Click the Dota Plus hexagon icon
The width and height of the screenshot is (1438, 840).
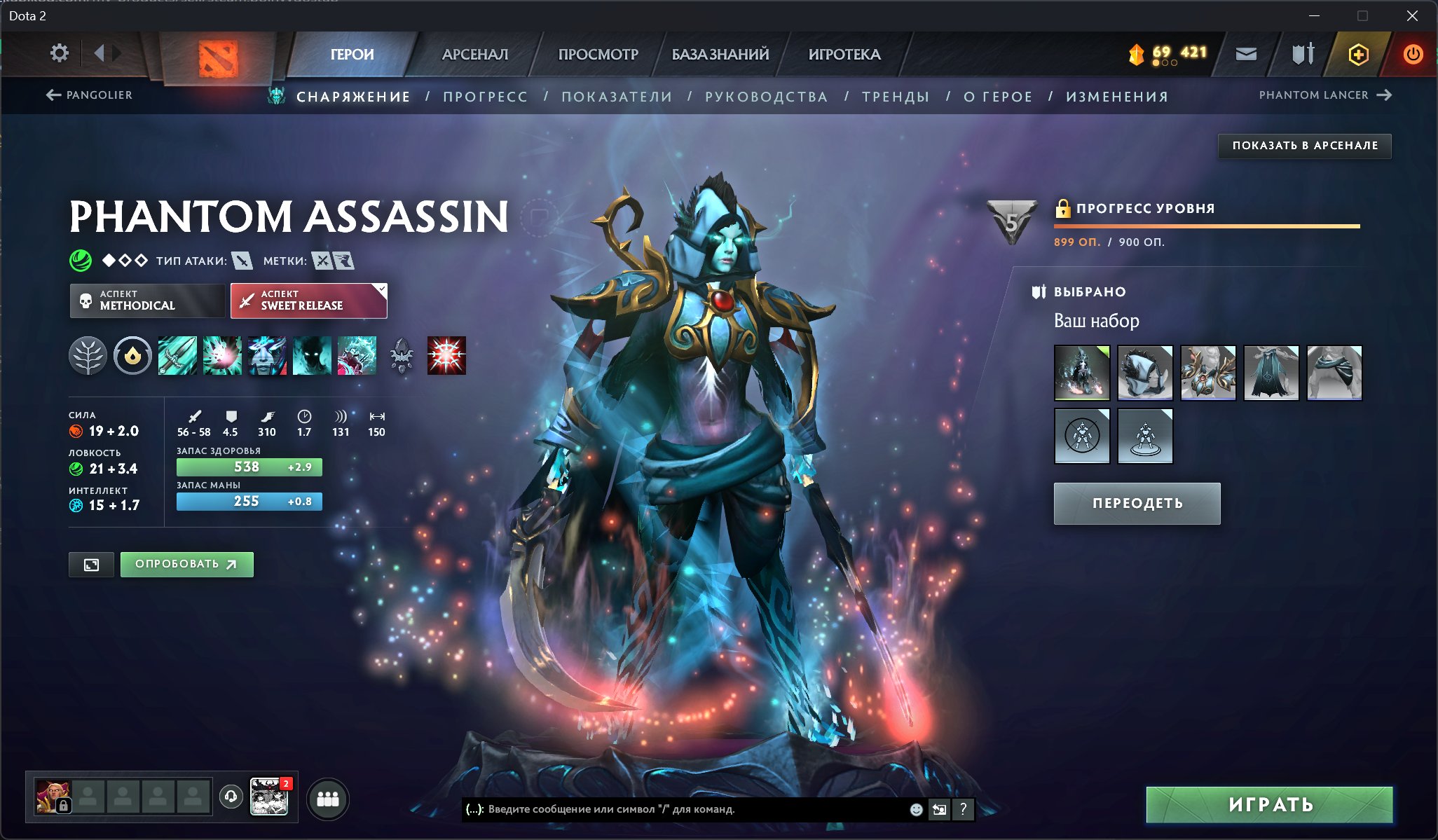coord(1358,53)
